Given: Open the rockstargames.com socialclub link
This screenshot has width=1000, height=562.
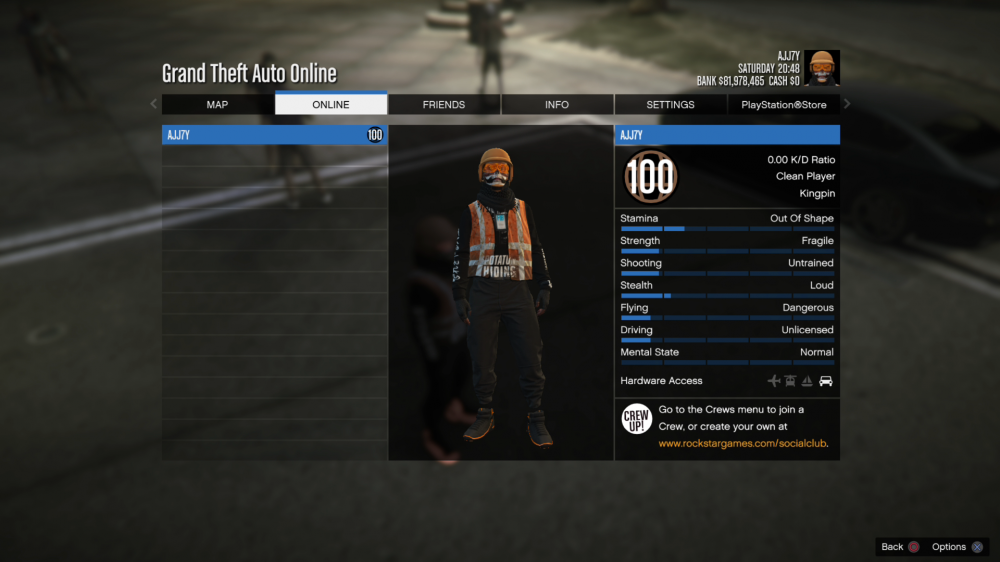Looking at the screenshot, I should [743, 443].
